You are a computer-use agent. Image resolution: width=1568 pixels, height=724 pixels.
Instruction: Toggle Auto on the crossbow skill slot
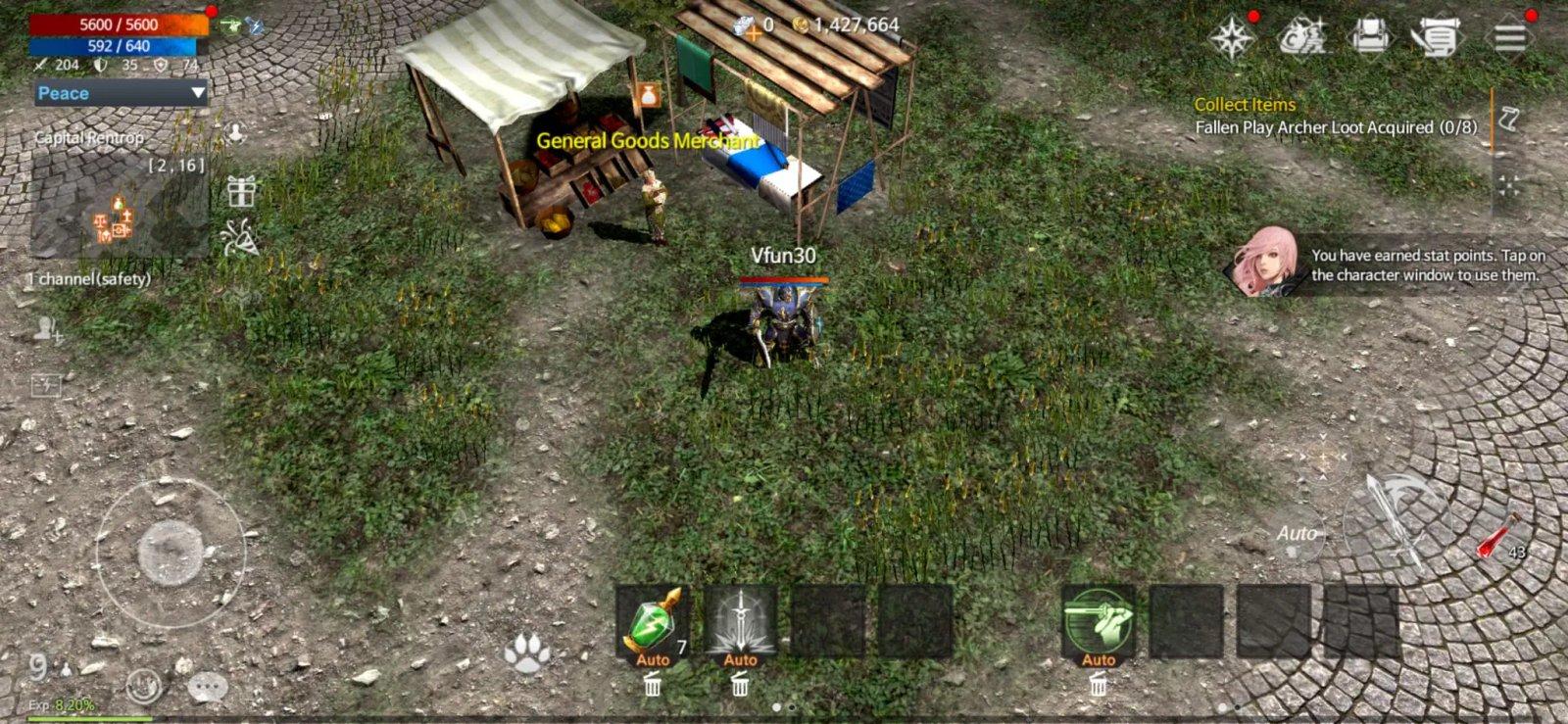click(1098, 660)
